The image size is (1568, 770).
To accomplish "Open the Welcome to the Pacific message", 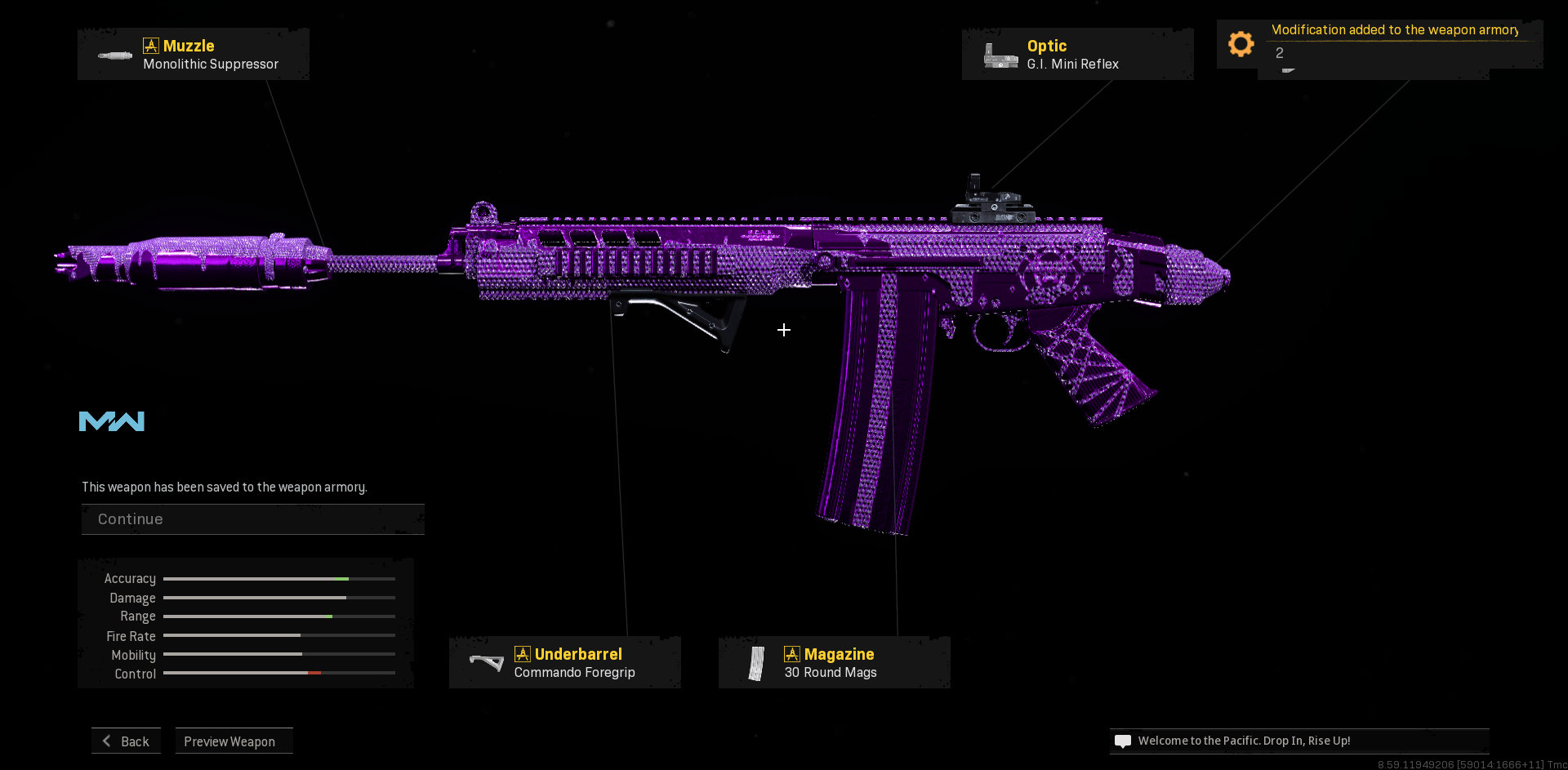I will 1298,741.
